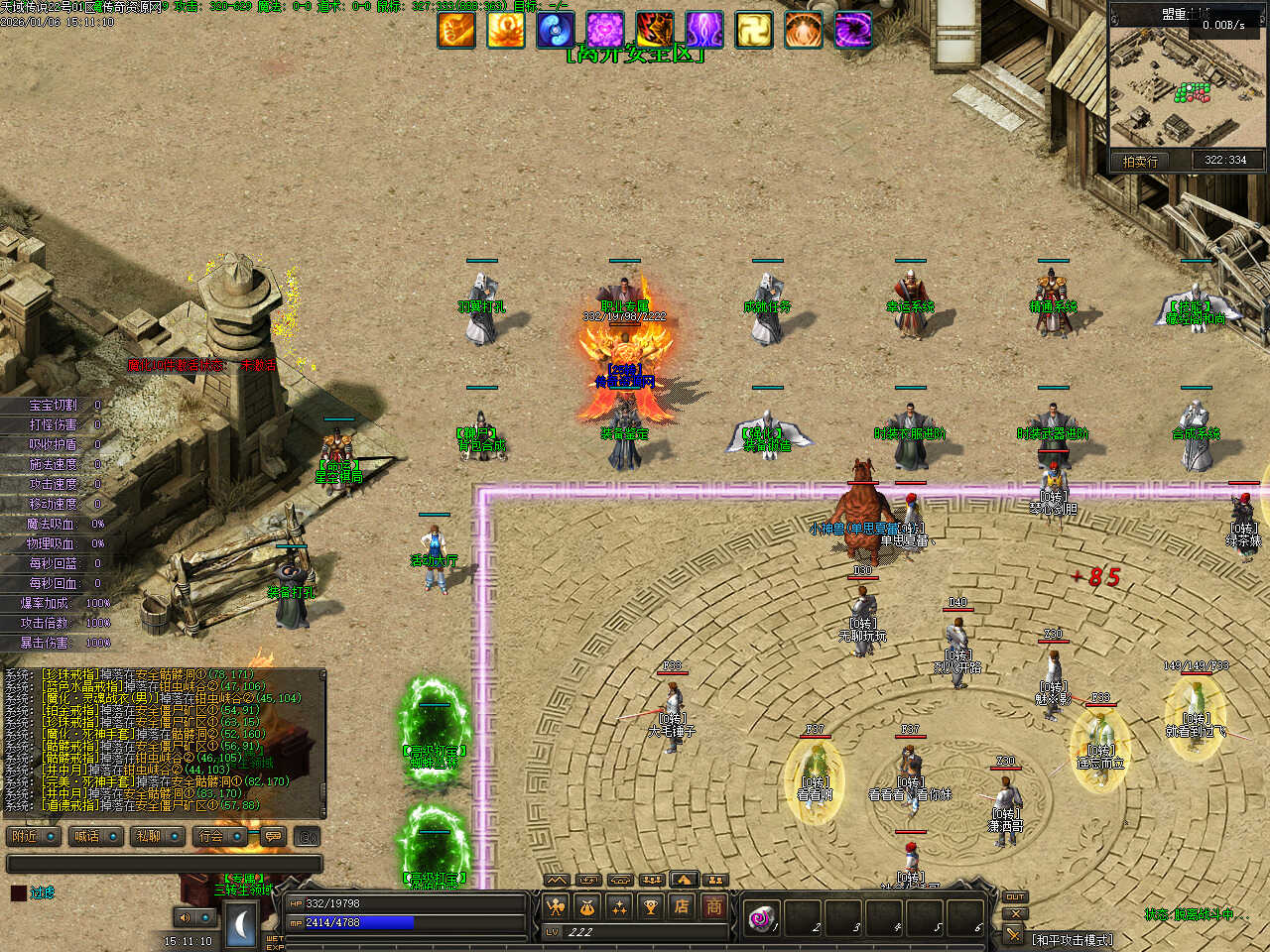This screenshot has width=1270, height=952.
Task: Open the 店 shop button
Action: click(x=682, y=906)
